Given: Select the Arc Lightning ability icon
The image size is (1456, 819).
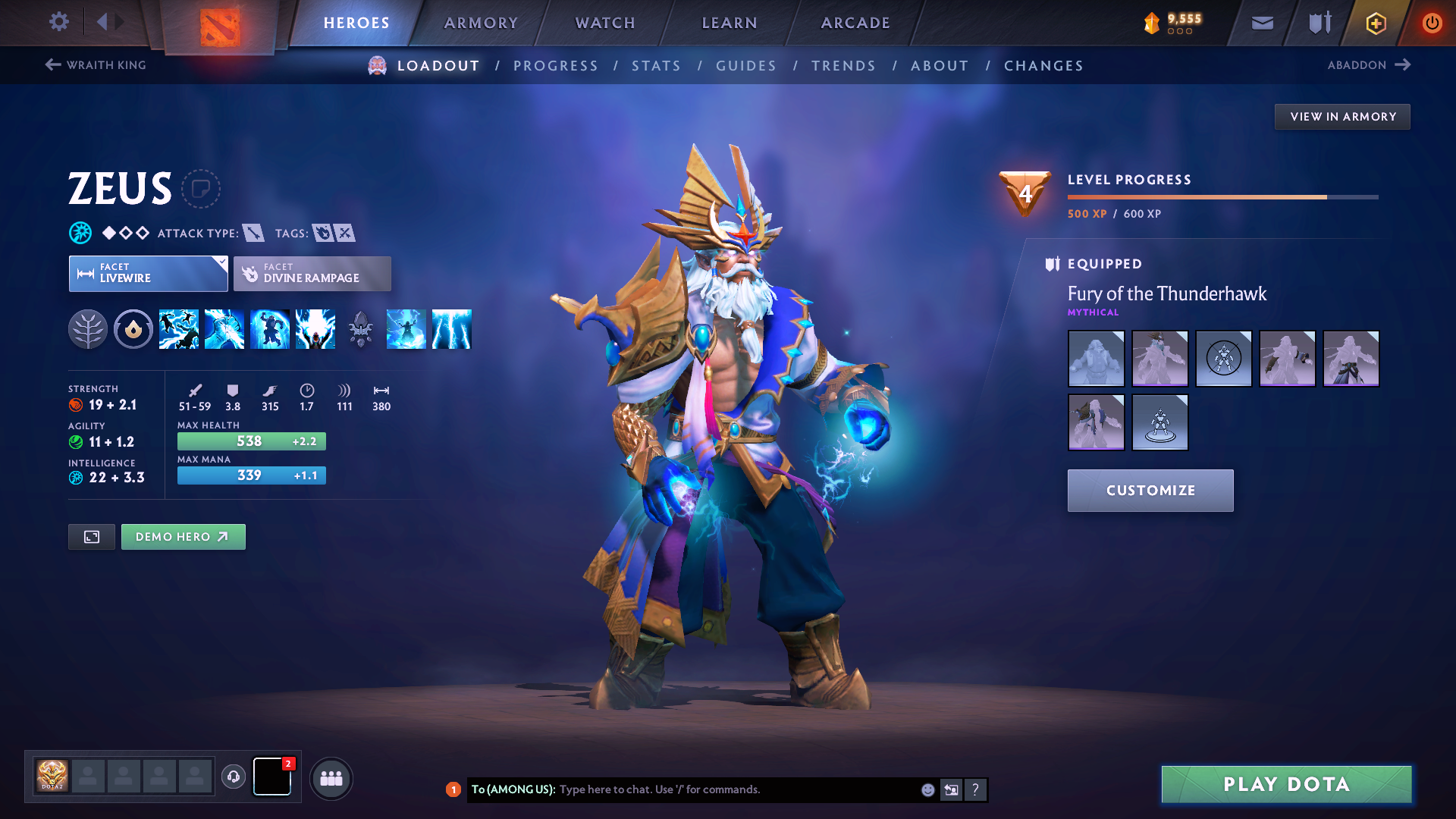Looking at the screenshot, I should click(x=179, y=328).
